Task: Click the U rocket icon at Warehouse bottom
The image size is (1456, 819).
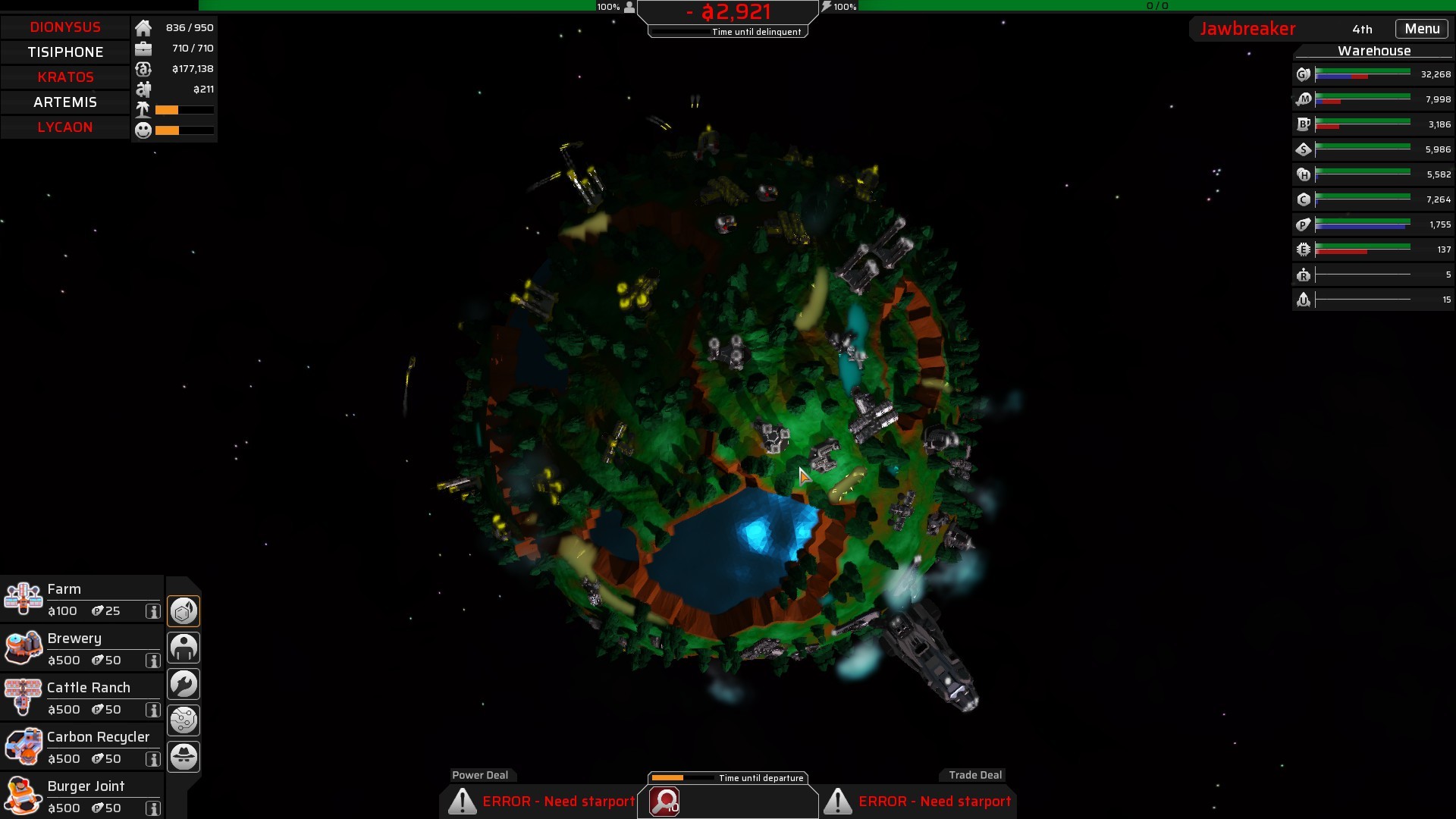Action: tap(1304, 300)
